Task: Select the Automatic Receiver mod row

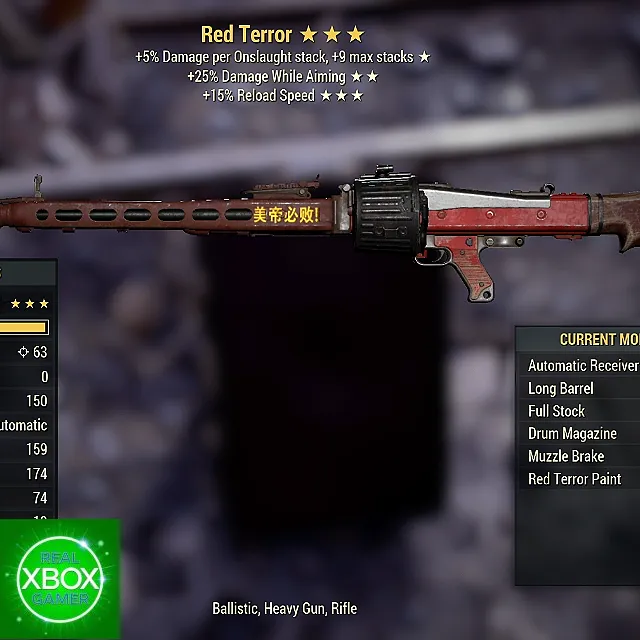Action: tap(582, 366)
